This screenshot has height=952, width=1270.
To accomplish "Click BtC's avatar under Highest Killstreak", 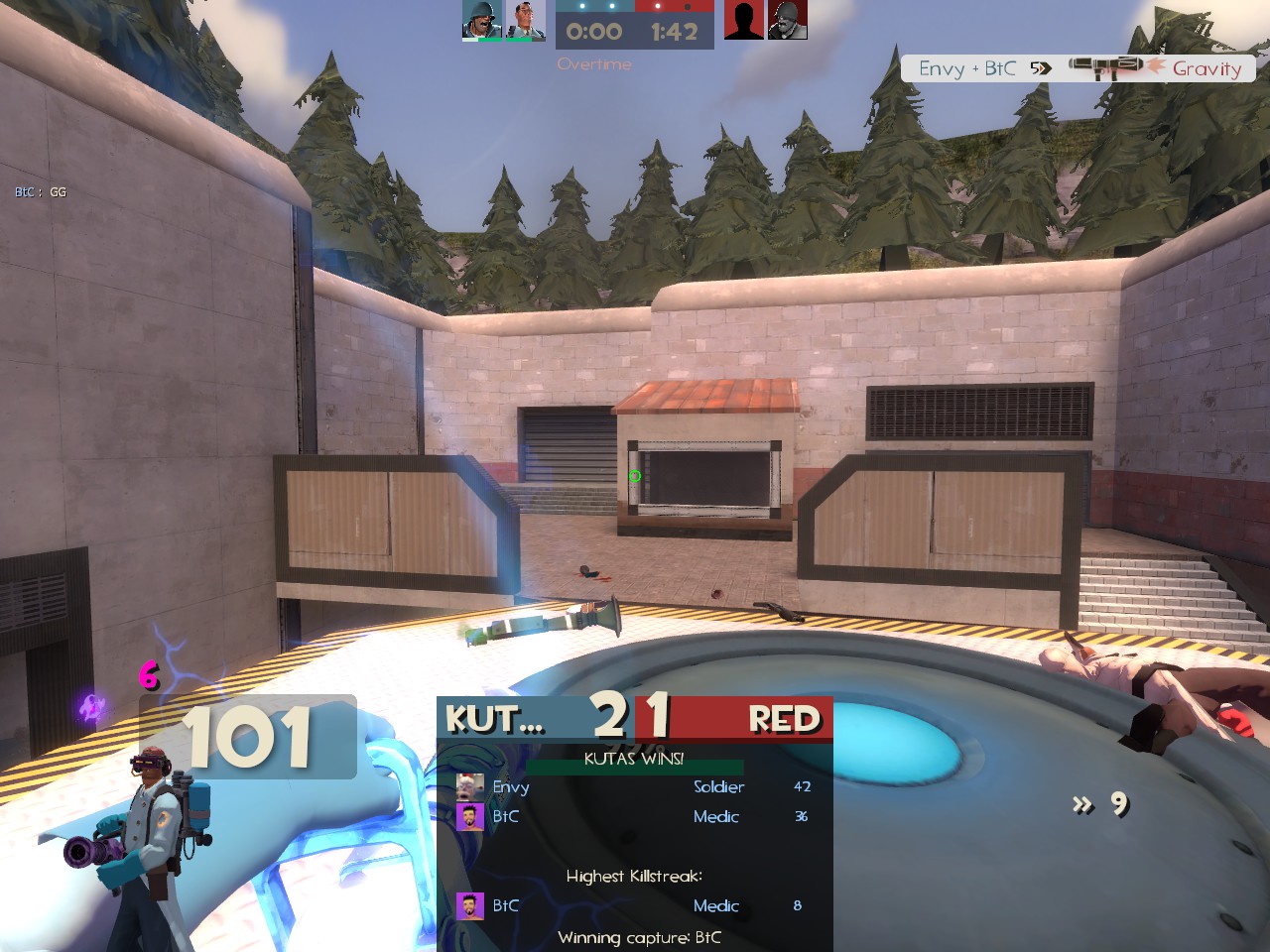I will coord(469,905).
